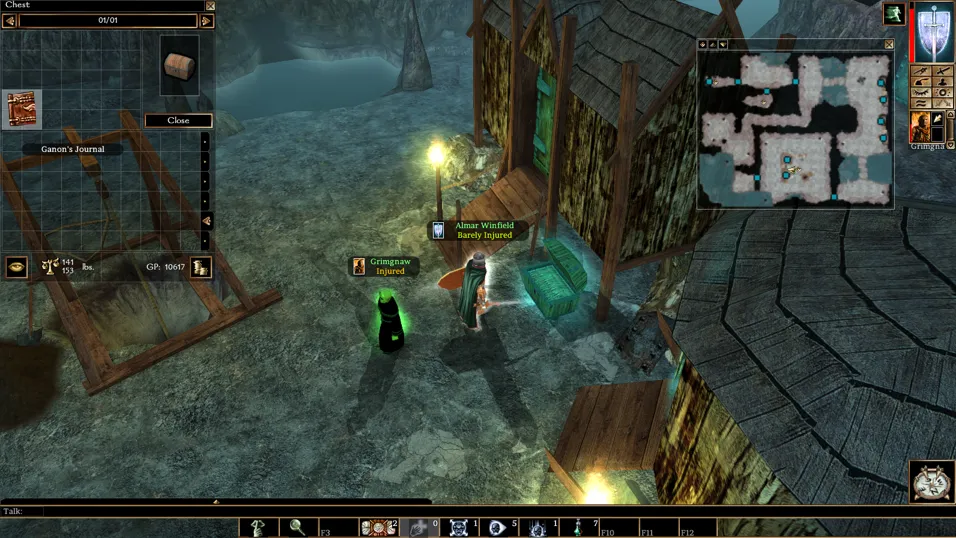
Task: Use the magnifying glass hotbar slot
Action: tap(297, 527)
